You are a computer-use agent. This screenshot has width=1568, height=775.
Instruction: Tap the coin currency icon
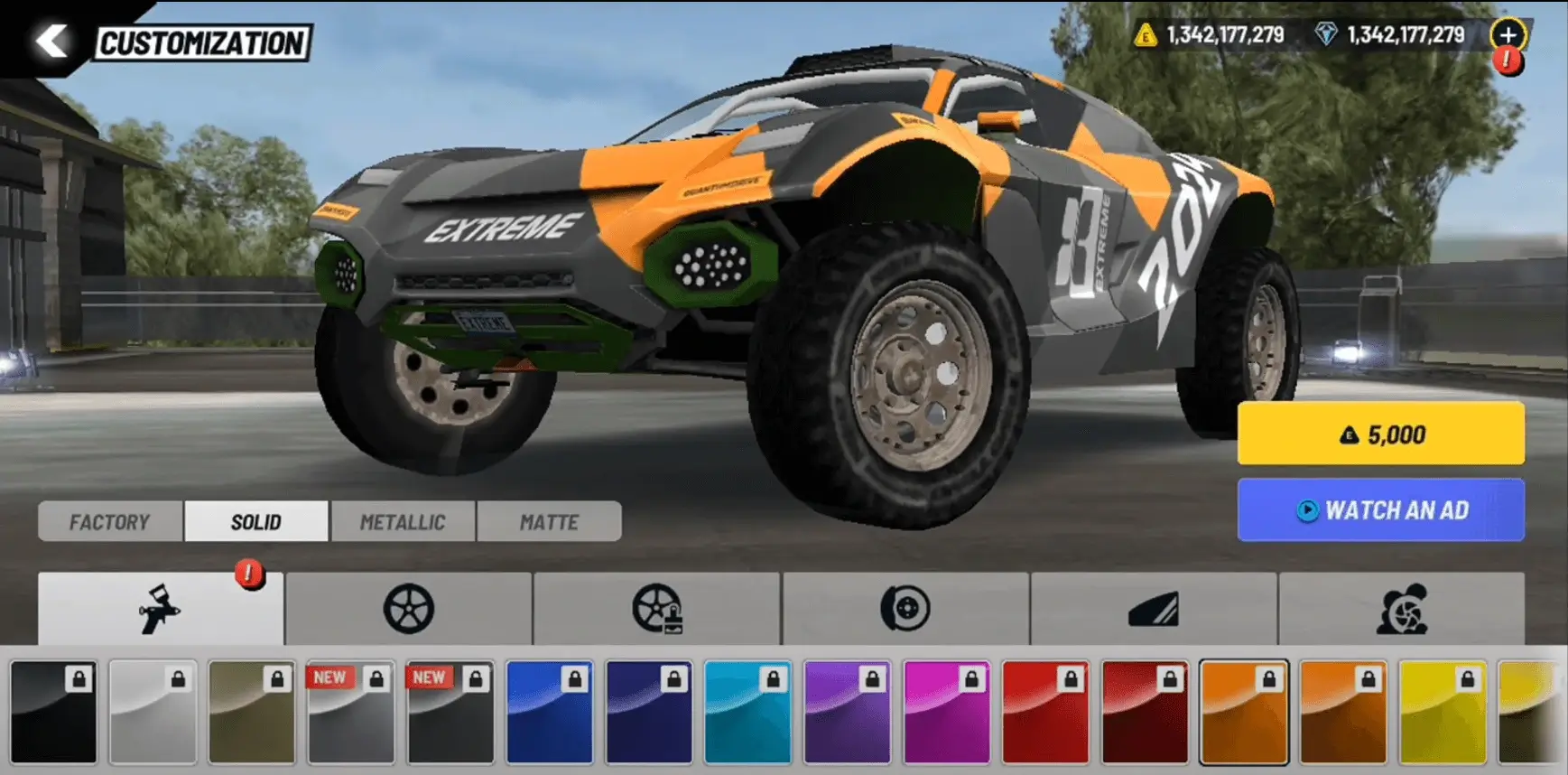1147,37
